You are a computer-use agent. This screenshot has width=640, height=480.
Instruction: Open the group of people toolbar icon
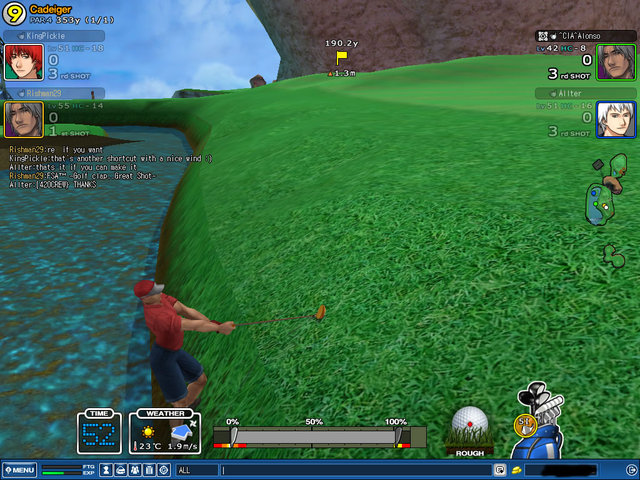pyautogui.click(x=134, y=470)
